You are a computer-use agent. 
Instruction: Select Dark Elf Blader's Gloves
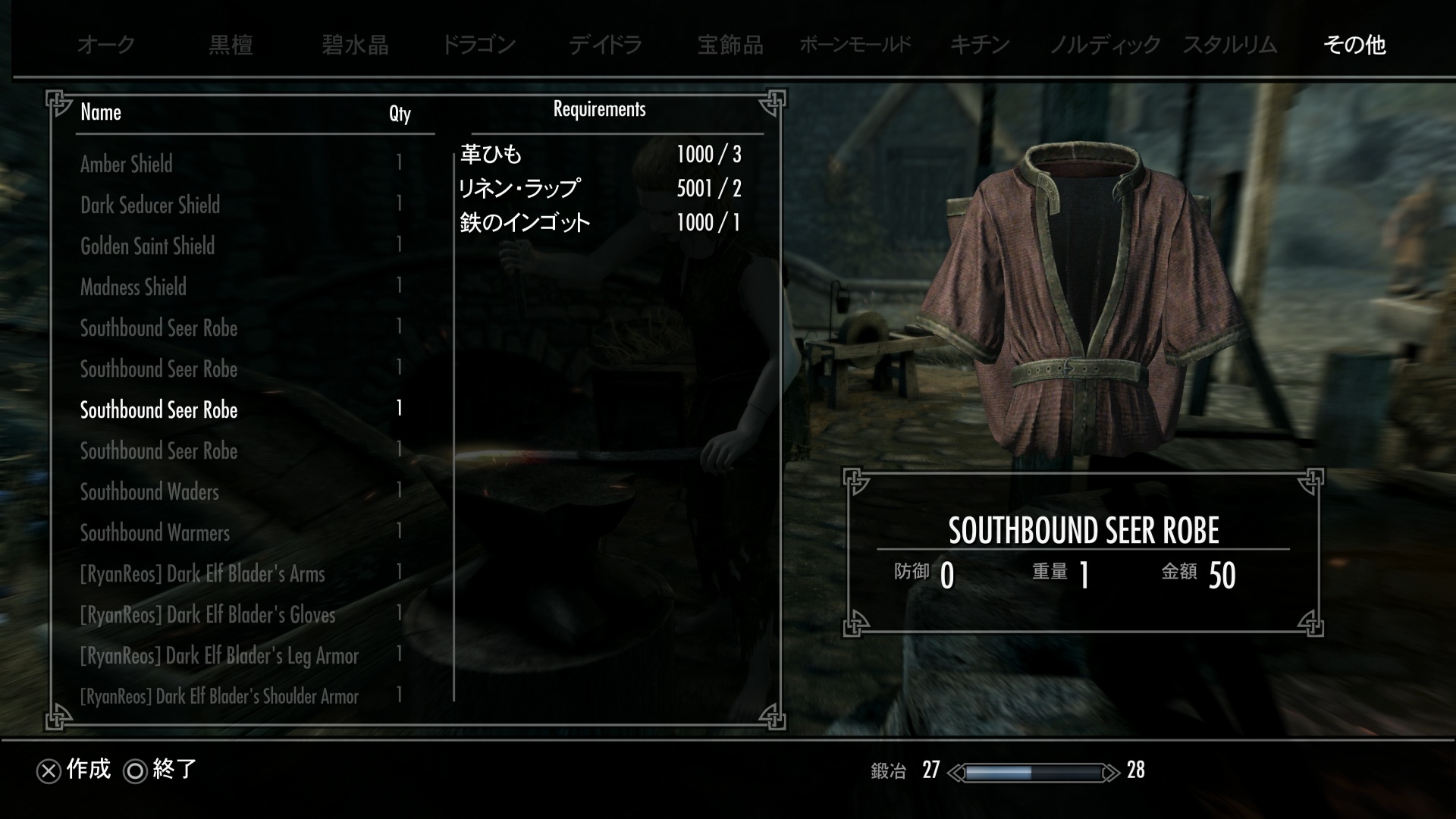[208, 614]
